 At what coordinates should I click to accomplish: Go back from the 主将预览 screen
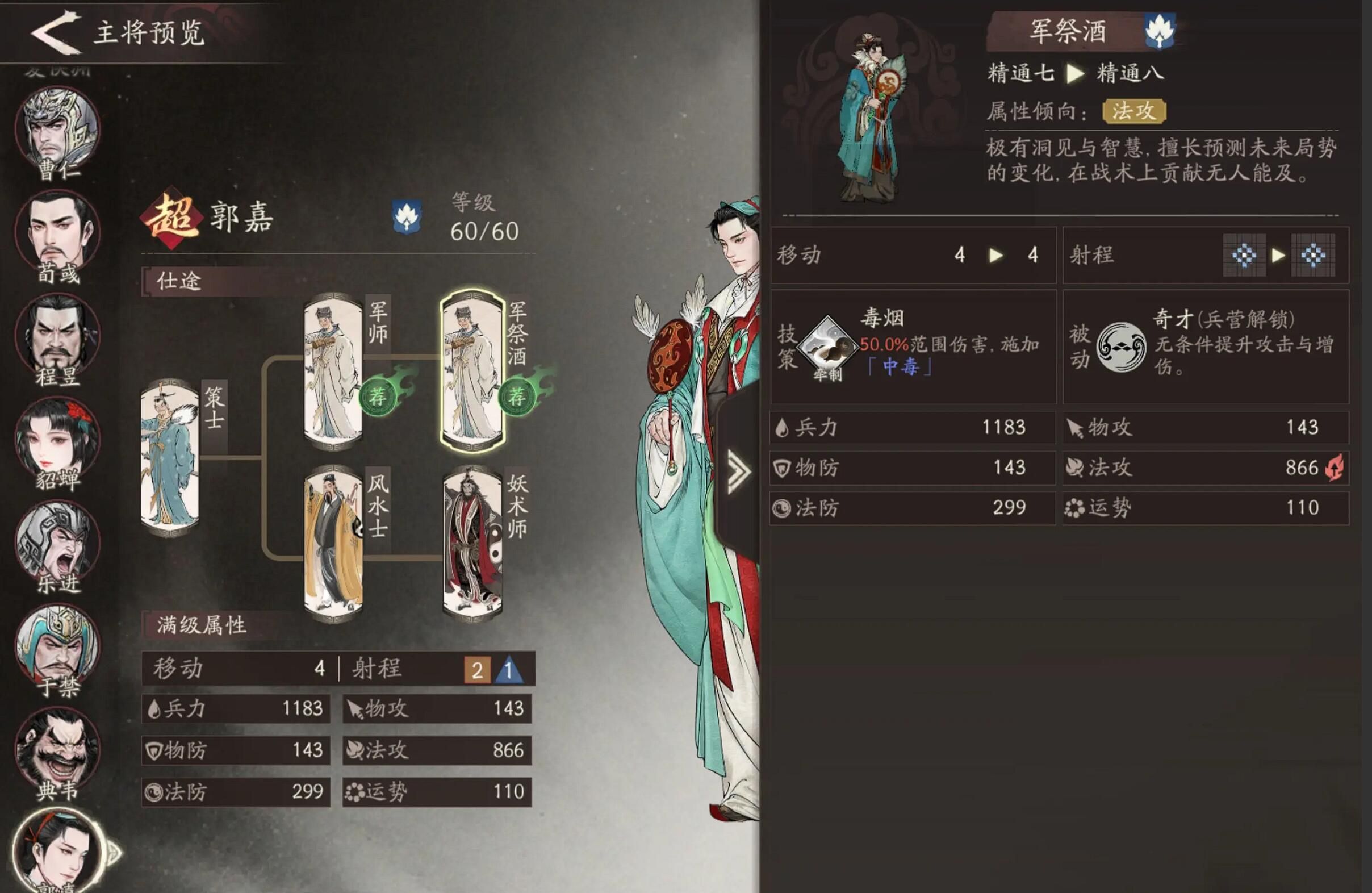(x=55, y=32)
